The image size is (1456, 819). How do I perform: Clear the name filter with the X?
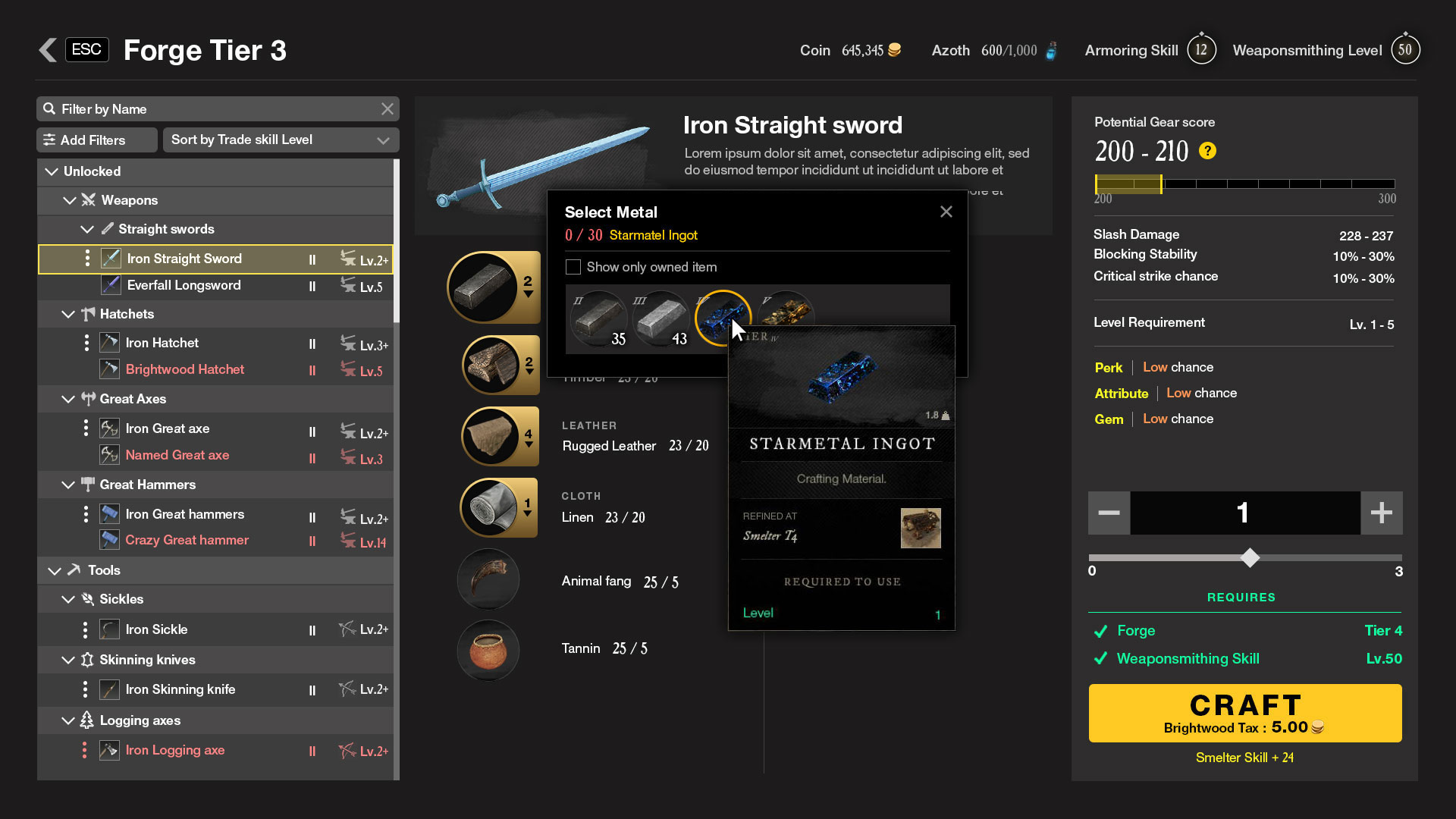point(388,109)
